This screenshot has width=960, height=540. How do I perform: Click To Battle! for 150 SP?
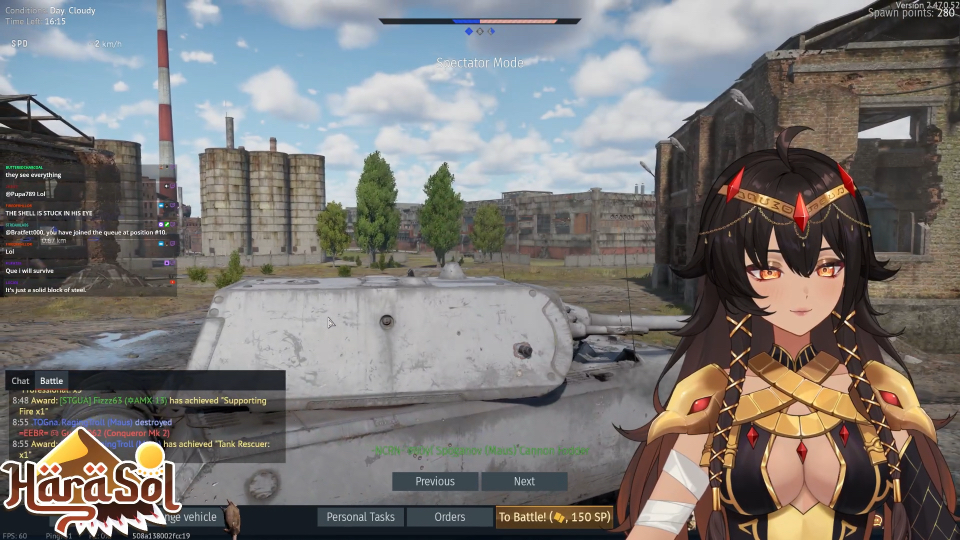554,517
